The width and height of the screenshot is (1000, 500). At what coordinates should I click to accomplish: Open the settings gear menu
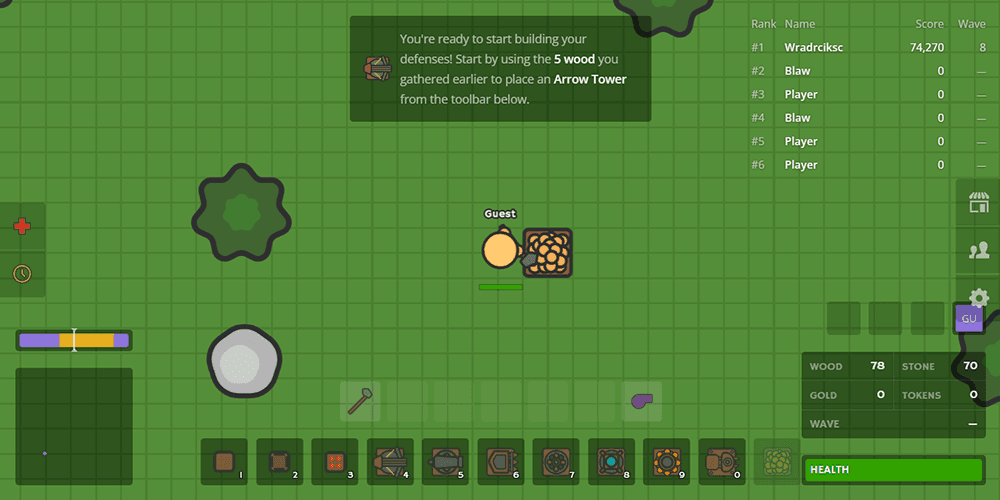coord(978,296)
